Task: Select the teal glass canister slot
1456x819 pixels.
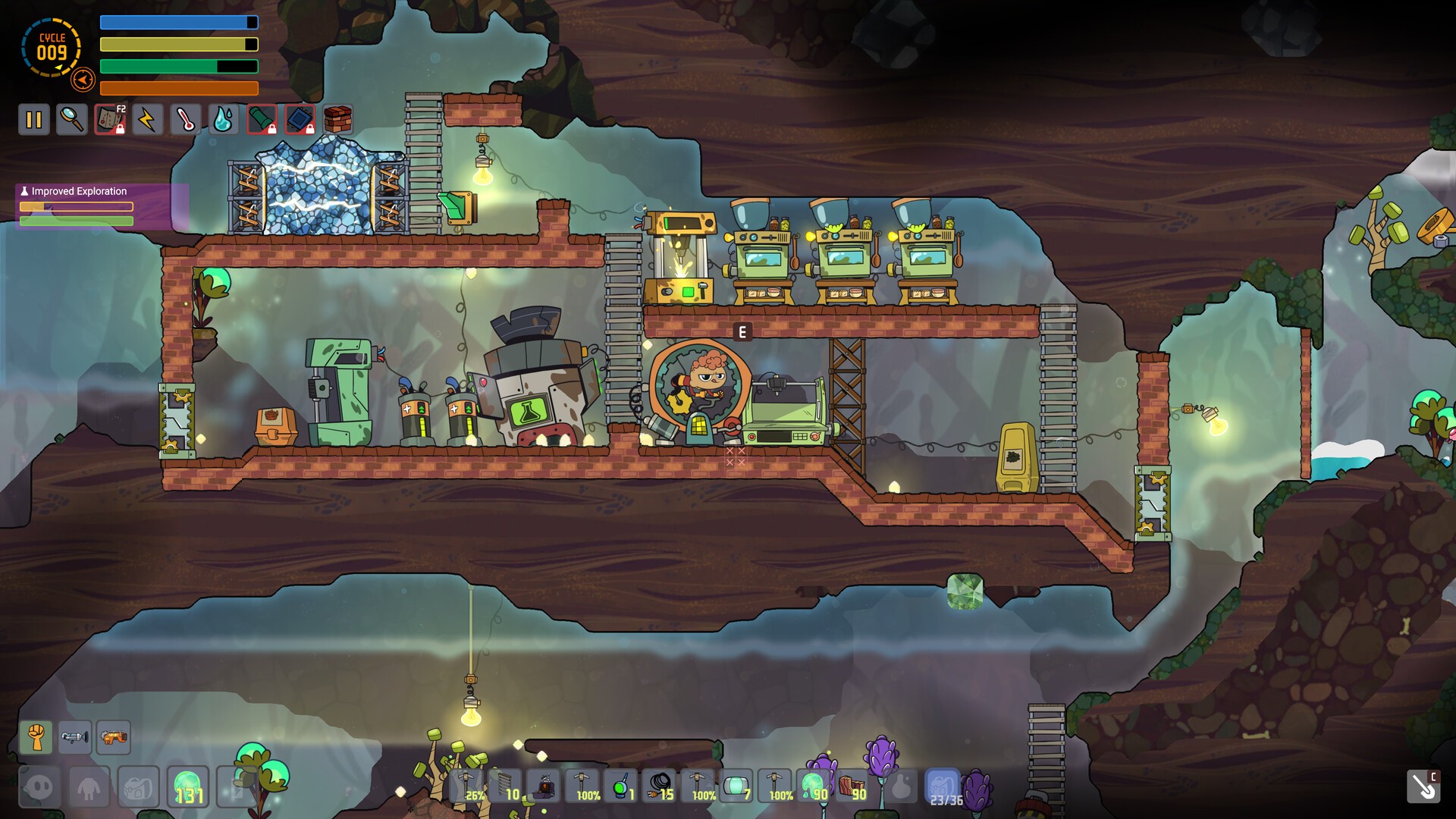Action: click(736, 786)
